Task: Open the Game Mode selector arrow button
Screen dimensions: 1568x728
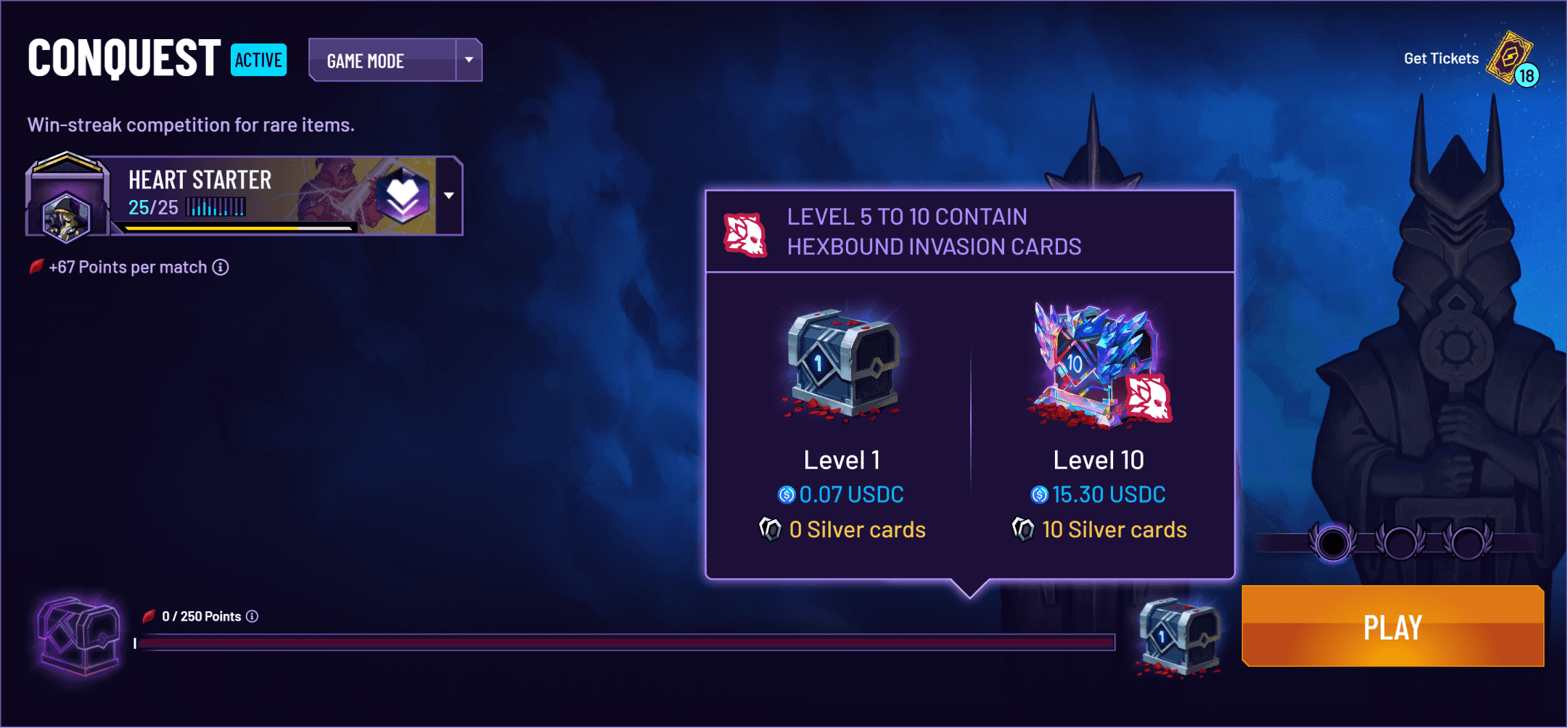Action: click(469, 60)
